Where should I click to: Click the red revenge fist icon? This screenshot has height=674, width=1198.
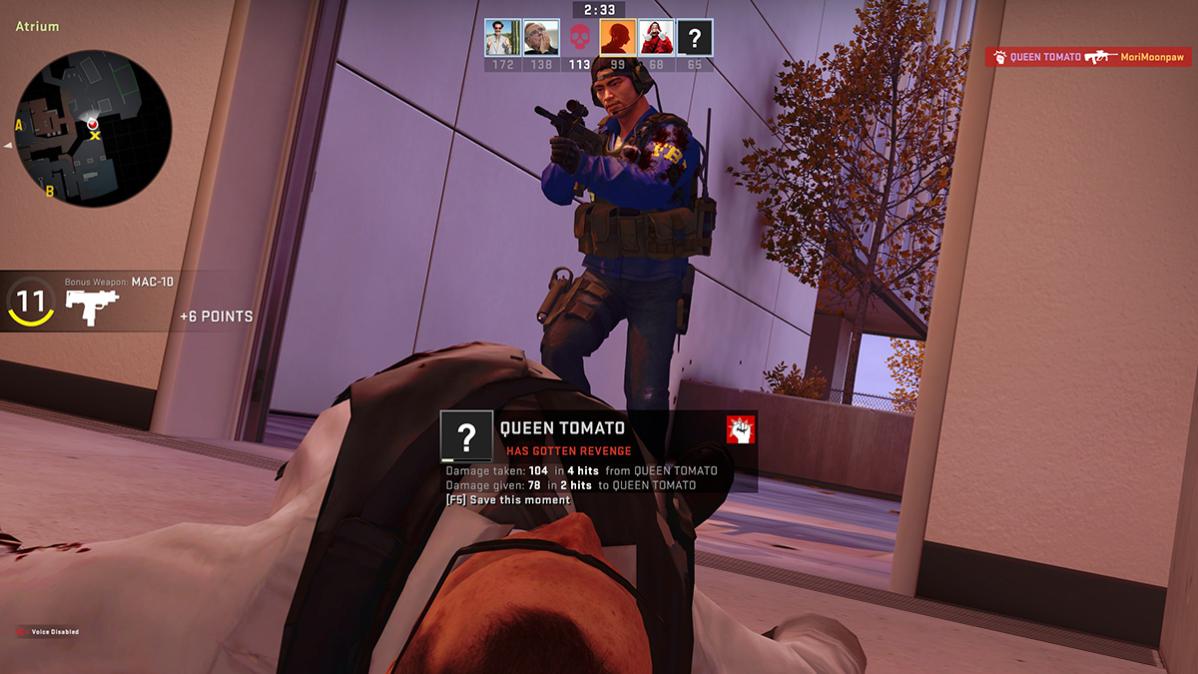[x=740, y=429]
